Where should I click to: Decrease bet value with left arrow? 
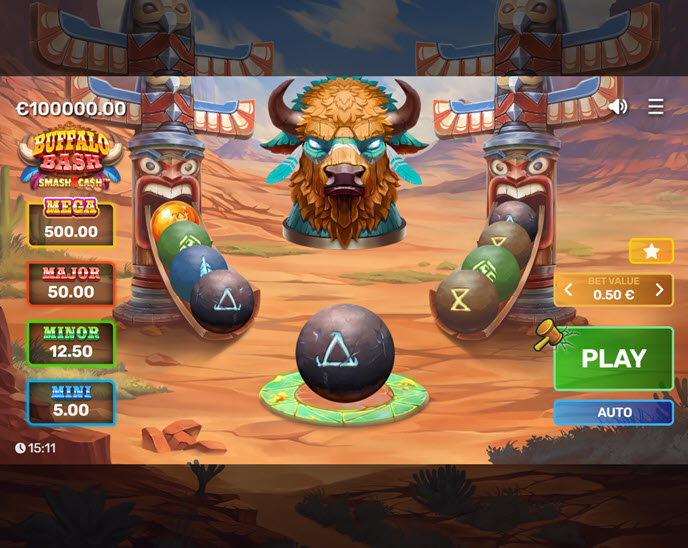(x=568, y=290)
